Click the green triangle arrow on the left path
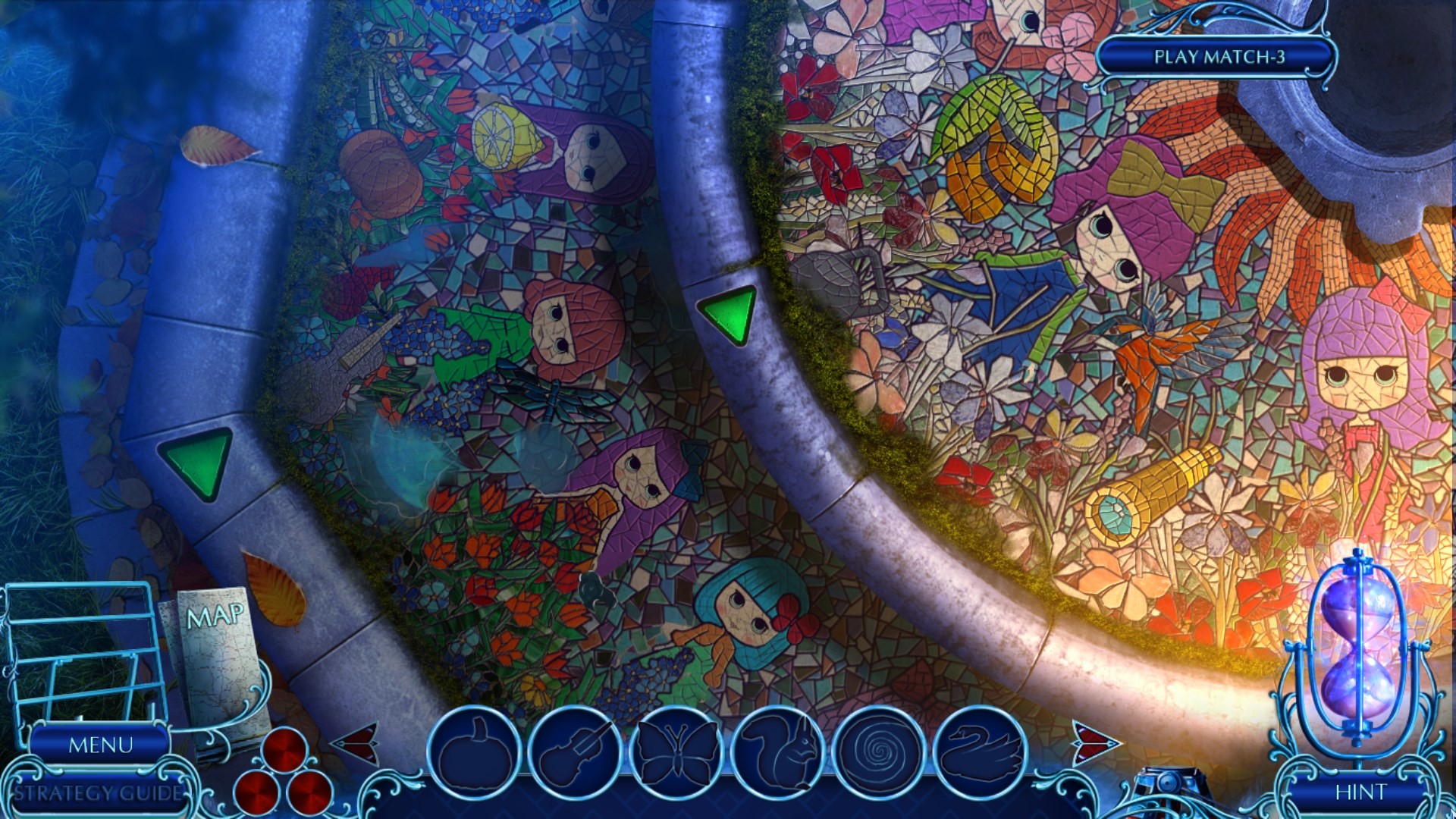 [x=195, y=461]
